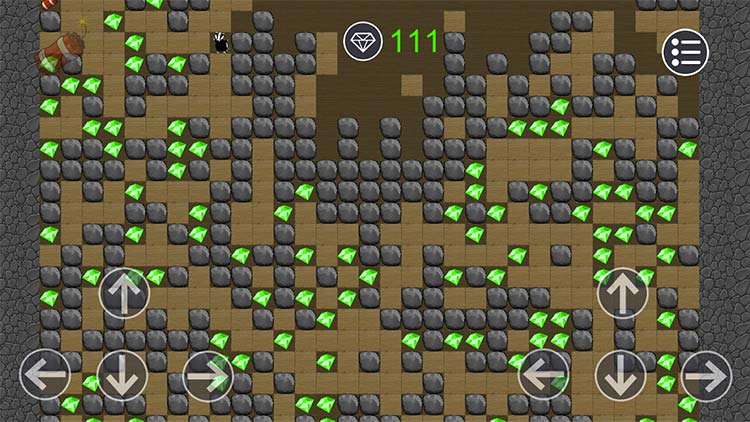The image size is (750, 422).
Task: Tap the down arrow on the left-hand d-pad
Action: coord(124,375)
